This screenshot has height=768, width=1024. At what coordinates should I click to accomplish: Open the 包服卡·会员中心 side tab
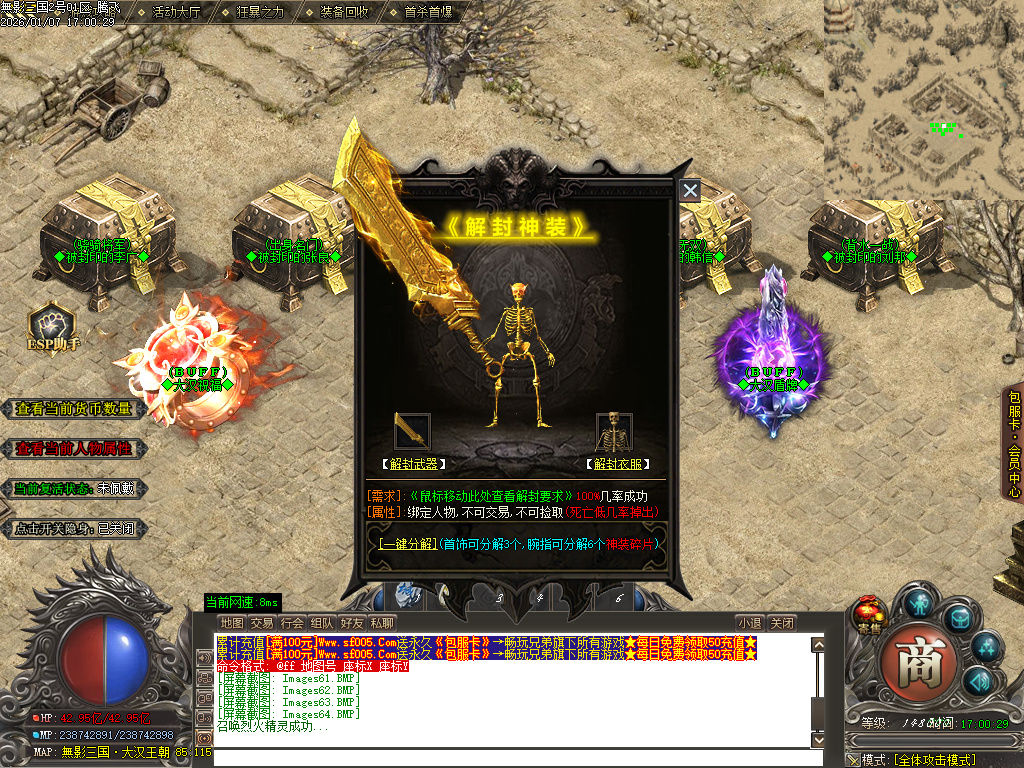tap(1013, 444)
